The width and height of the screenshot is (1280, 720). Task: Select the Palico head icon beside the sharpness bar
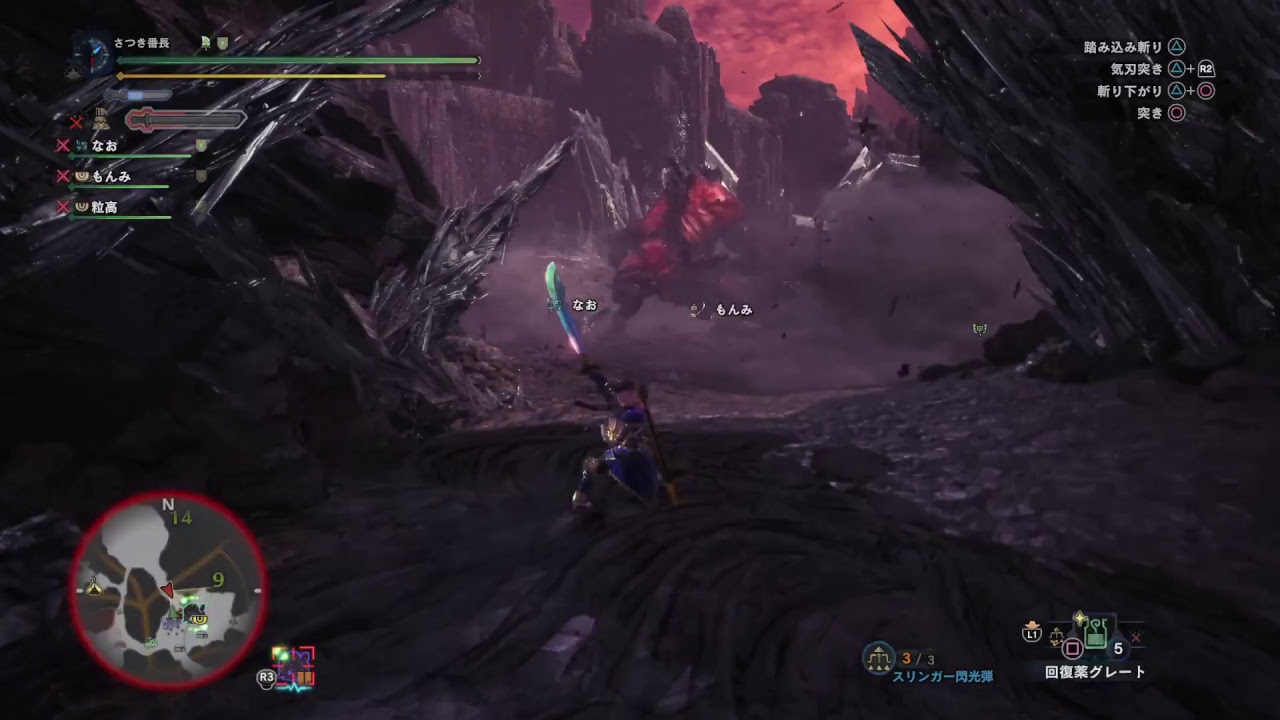(99, 119)
